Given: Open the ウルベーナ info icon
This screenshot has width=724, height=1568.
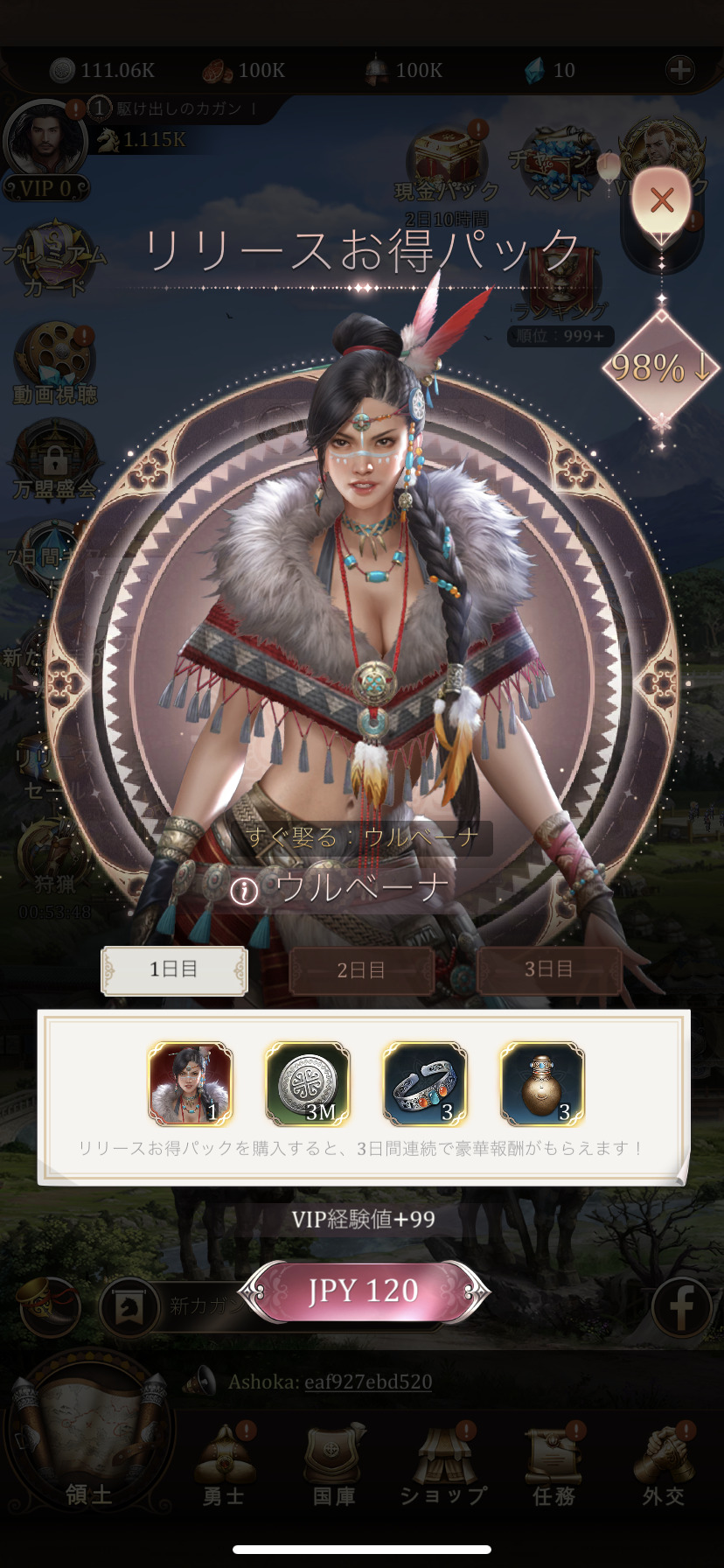Looking at the screenshot, I should pyautogui.click(x=244, y=891).
